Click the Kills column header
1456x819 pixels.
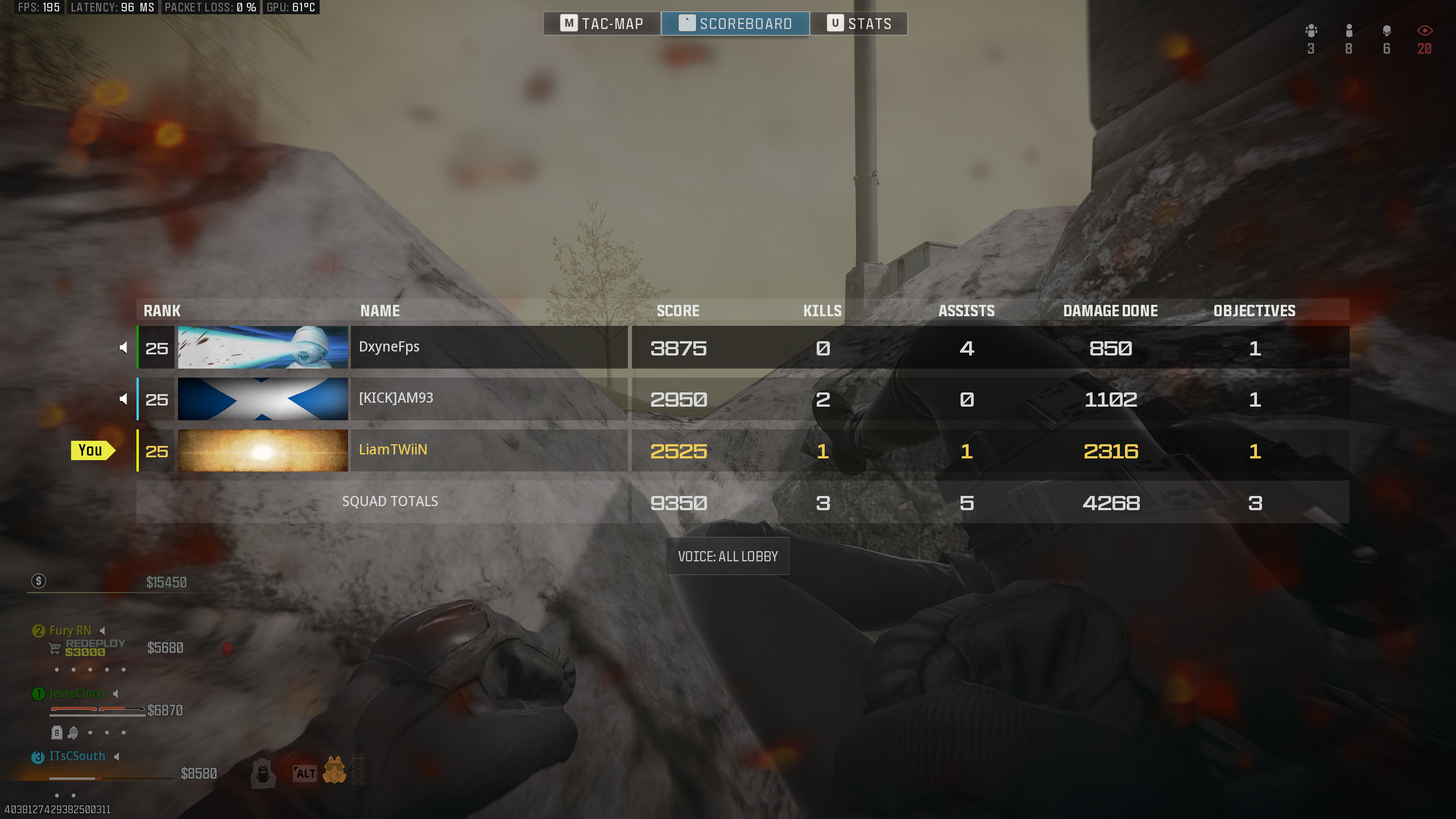click(822, 311)
